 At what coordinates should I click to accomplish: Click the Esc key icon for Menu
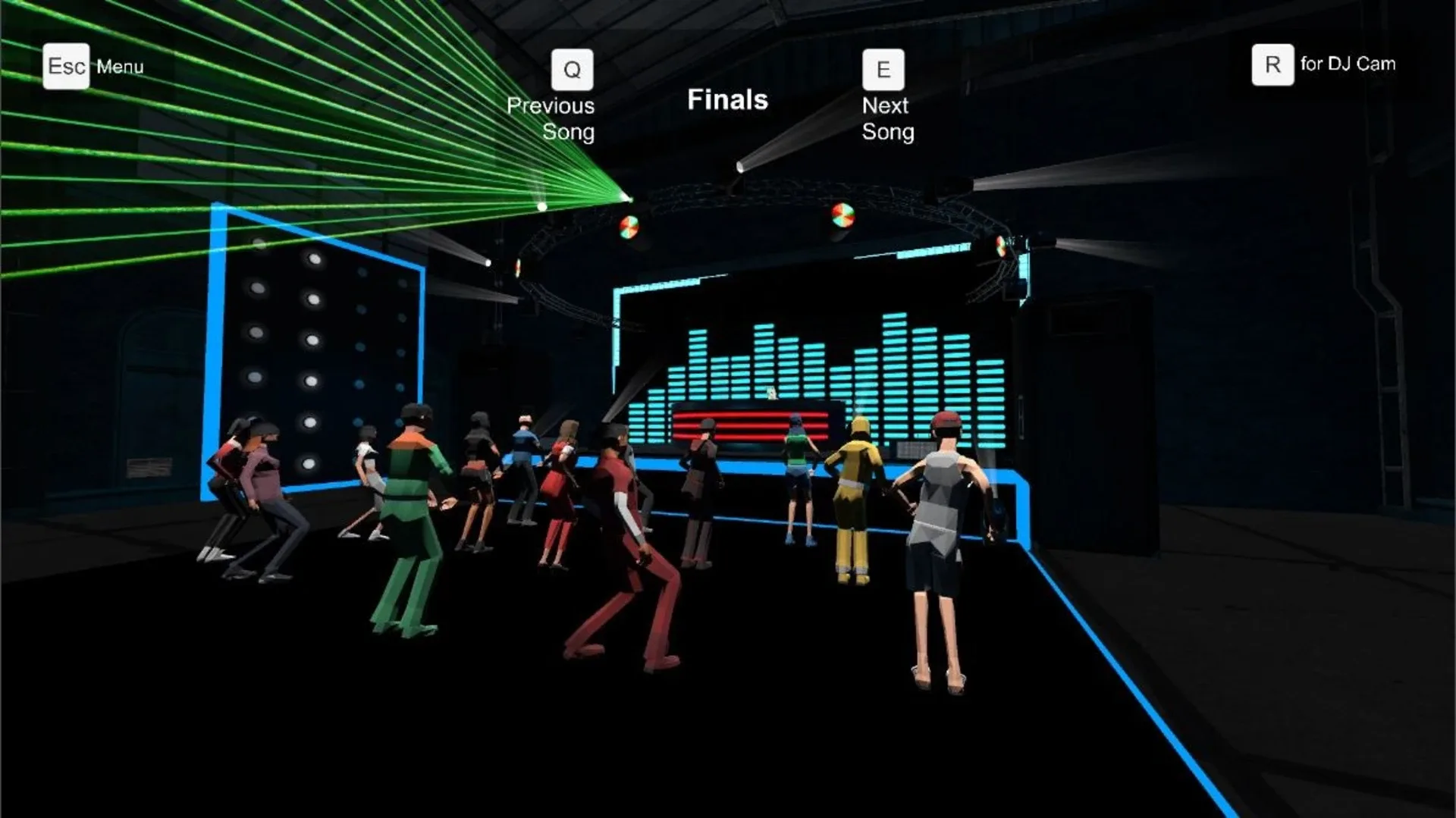(66, 67)
